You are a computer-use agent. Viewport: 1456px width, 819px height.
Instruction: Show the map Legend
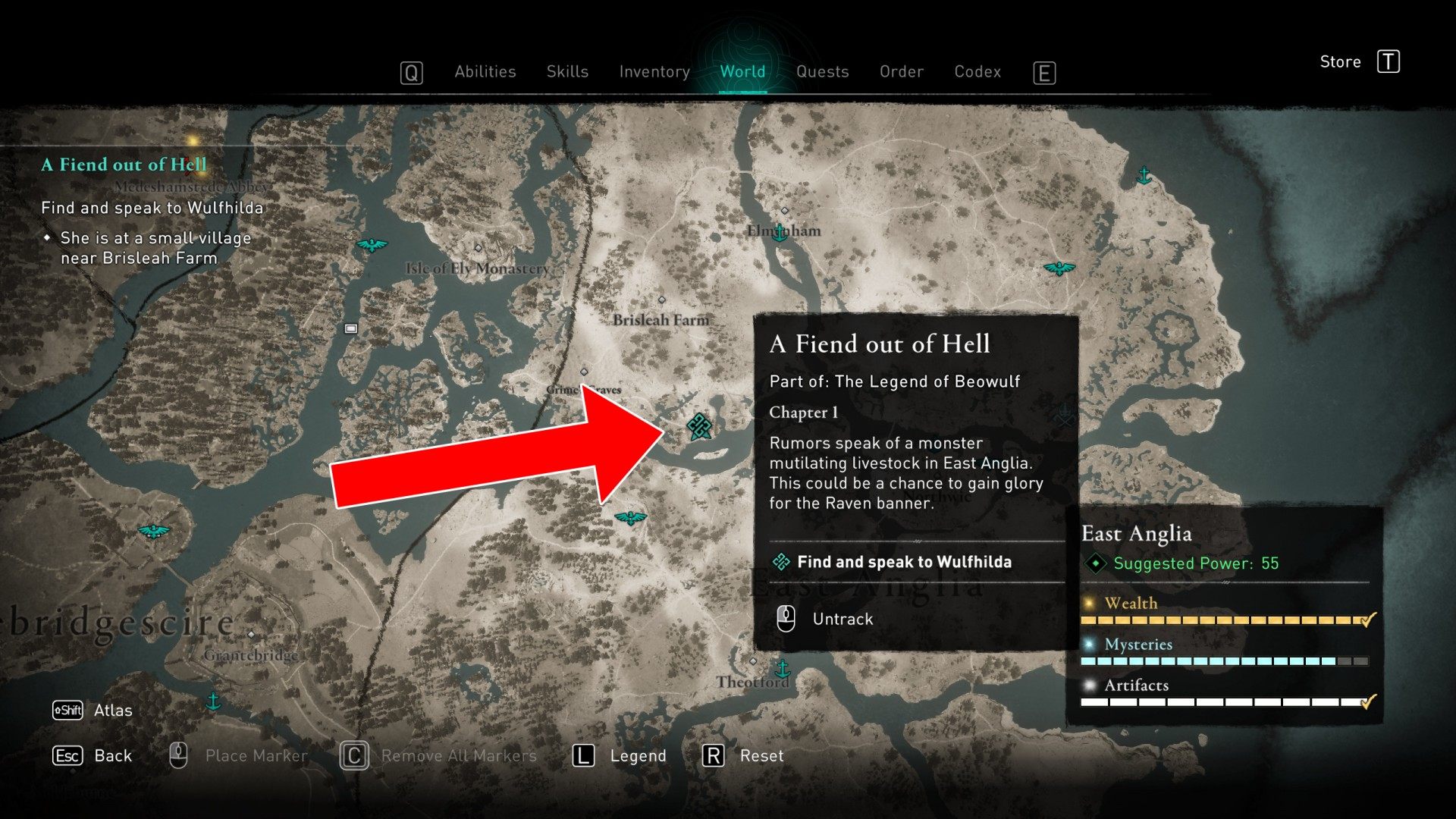pos(637,756)
